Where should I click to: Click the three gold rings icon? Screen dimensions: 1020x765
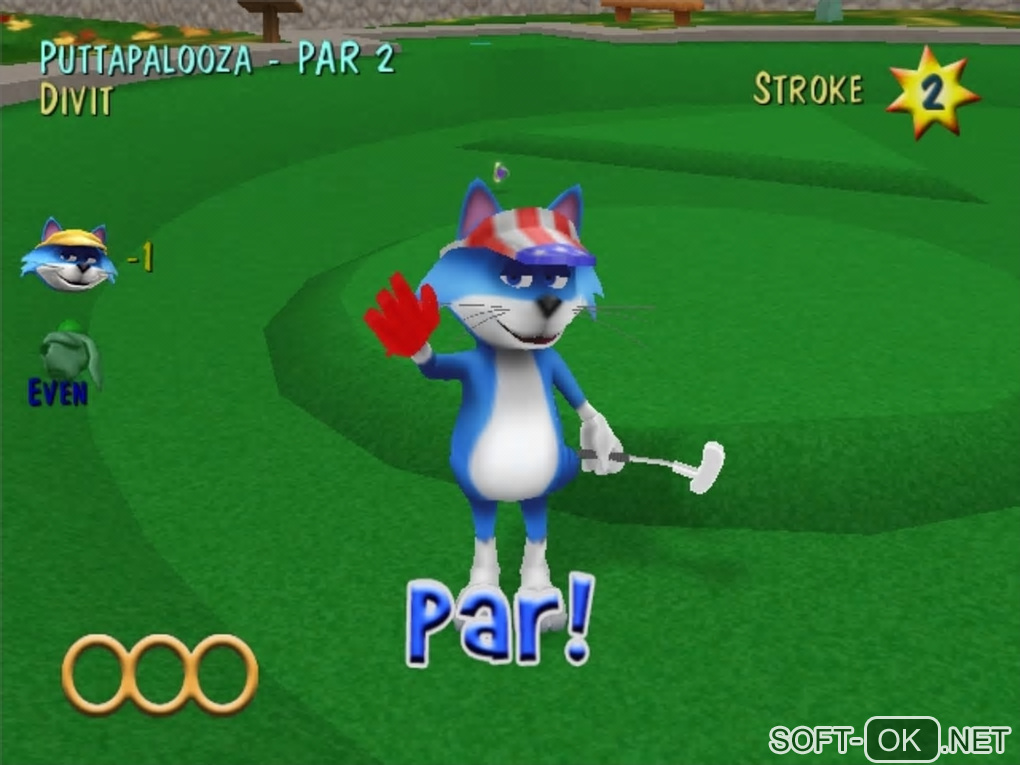coord(160,675)
